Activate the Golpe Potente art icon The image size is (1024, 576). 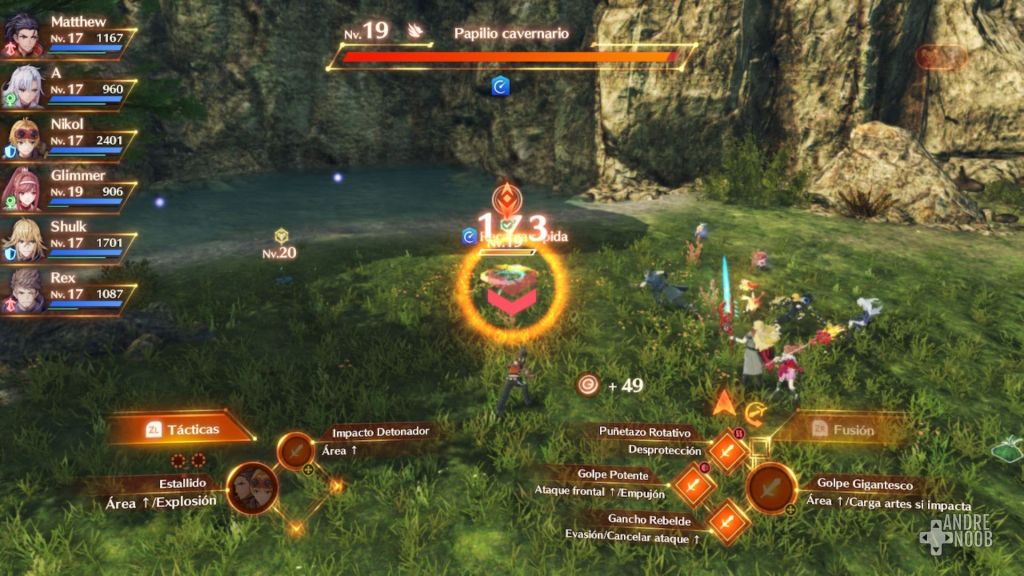point(692,487)
